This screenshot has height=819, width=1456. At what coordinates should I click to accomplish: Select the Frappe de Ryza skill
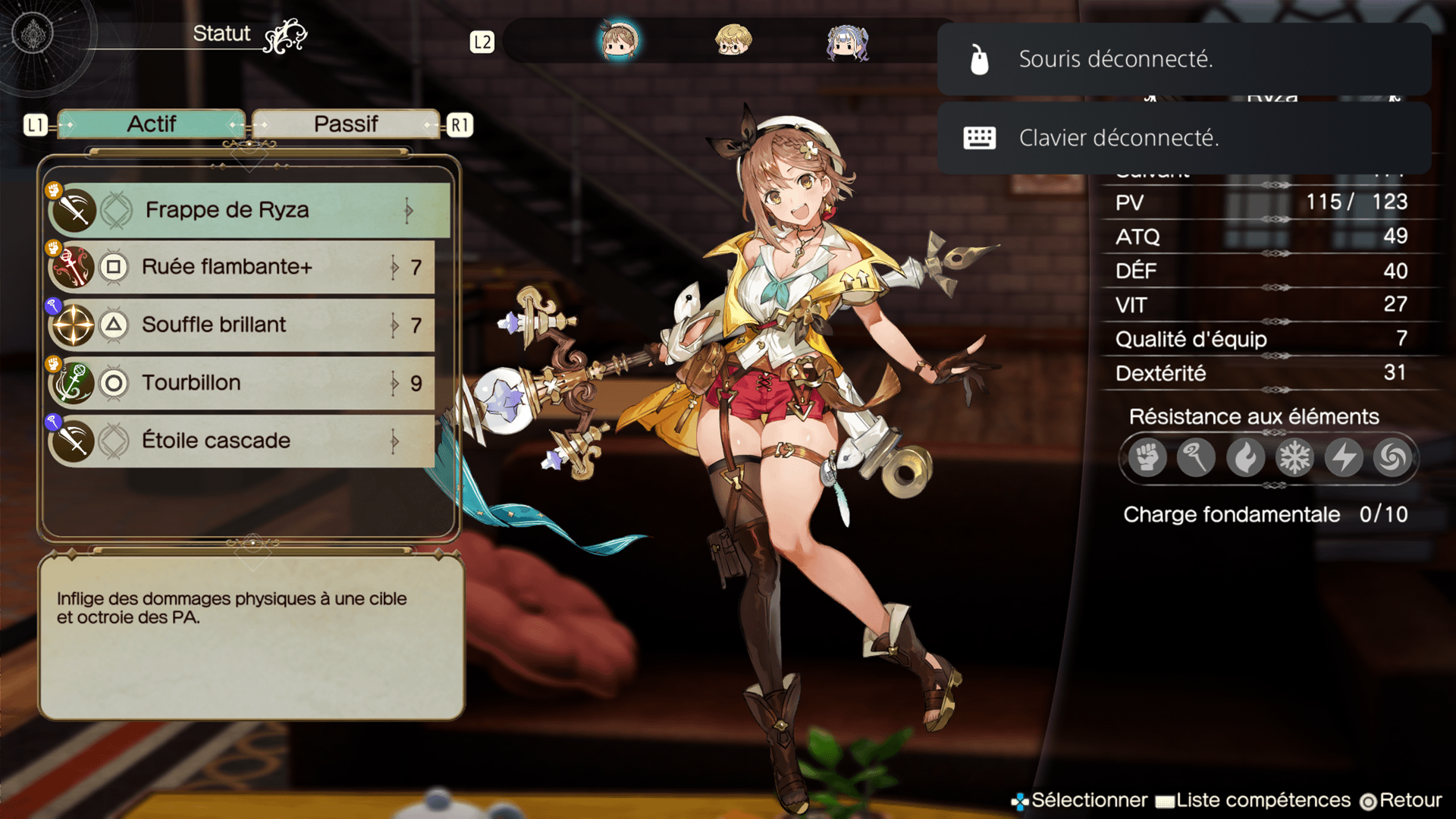(x=249, y=210)
